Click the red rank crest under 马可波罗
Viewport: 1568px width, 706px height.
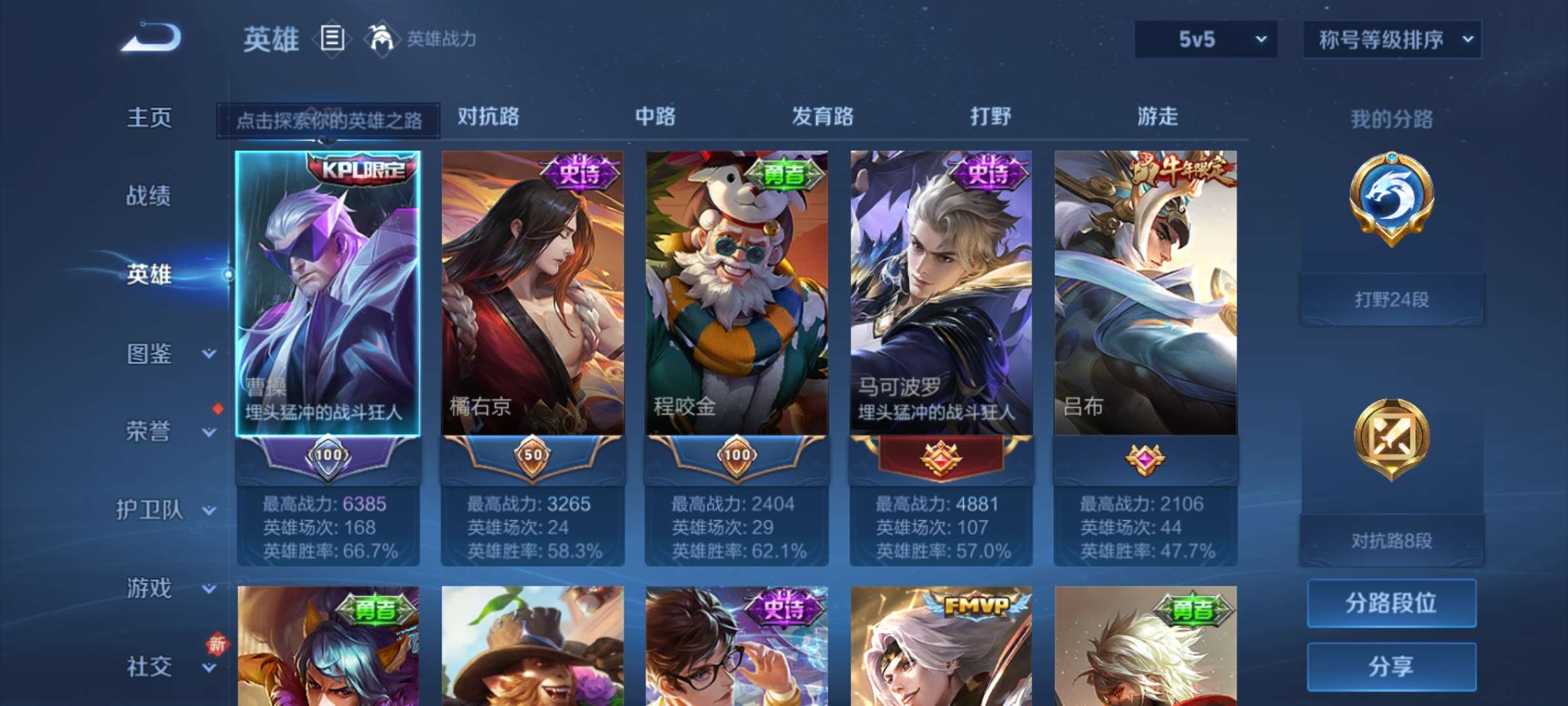(941, 459)
